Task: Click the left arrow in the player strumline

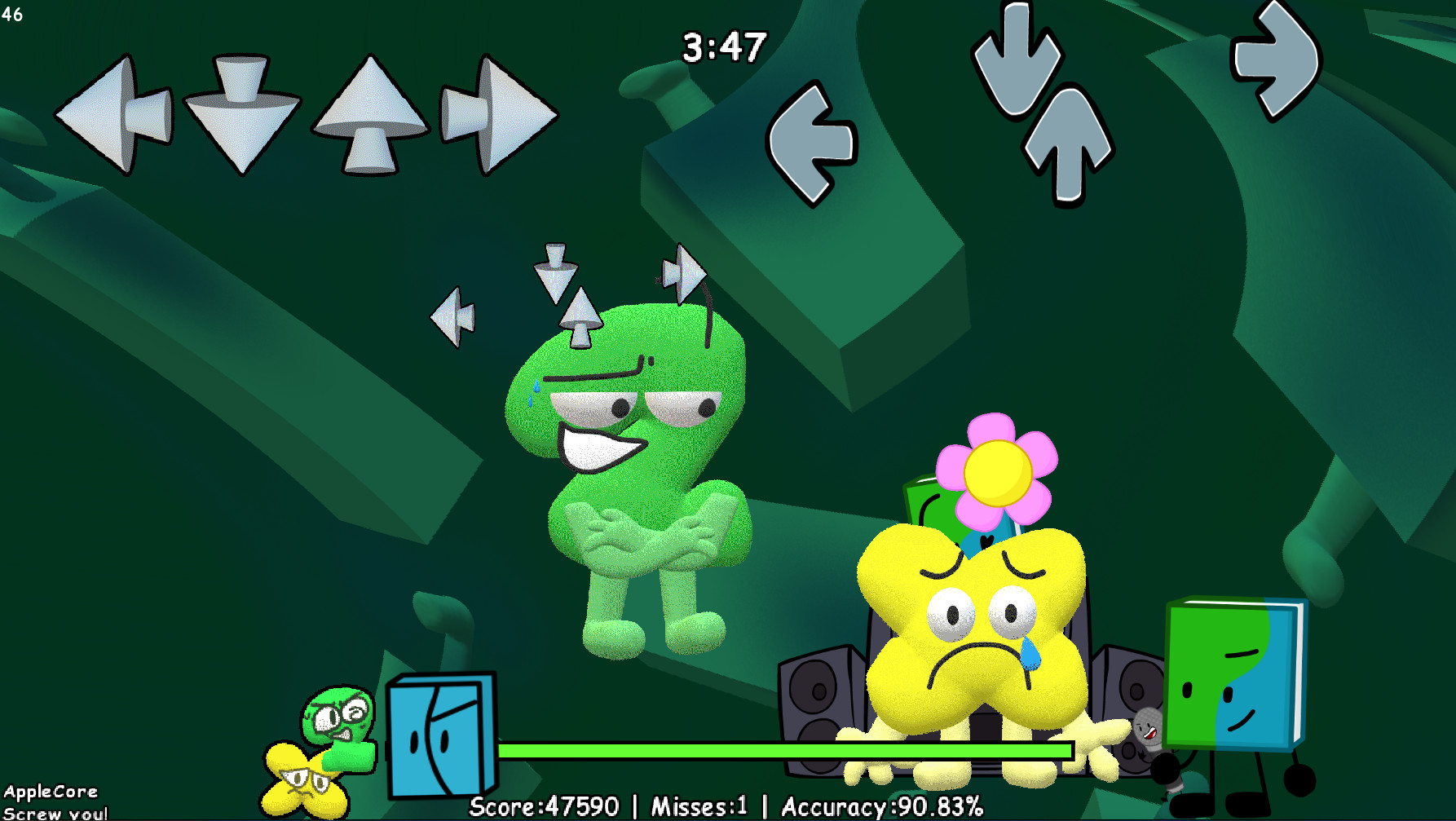Action: click(114, 114)
